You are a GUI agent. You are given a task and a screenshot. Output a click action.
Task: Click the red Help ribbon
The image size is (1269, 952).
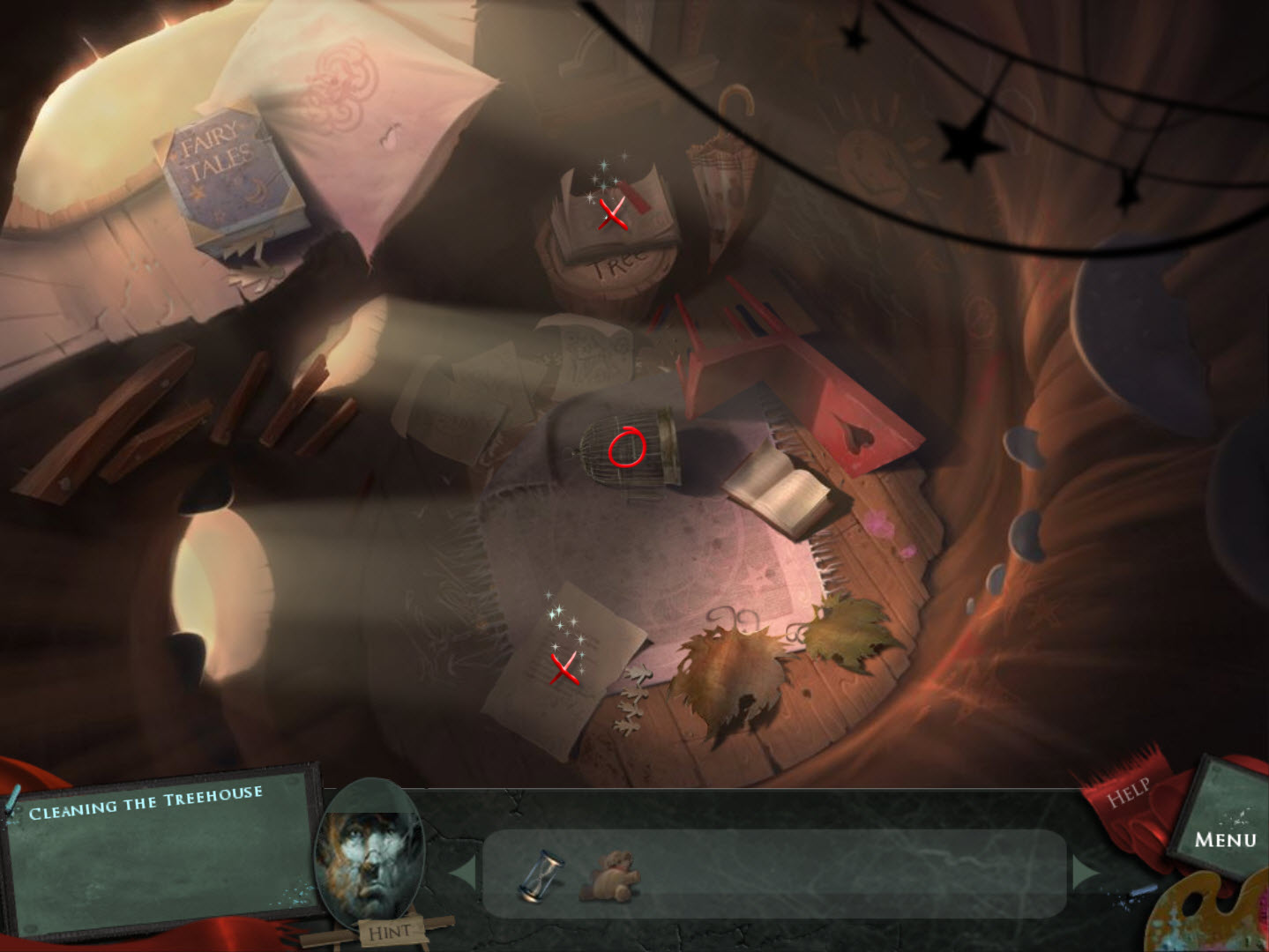click(1130, 792)
